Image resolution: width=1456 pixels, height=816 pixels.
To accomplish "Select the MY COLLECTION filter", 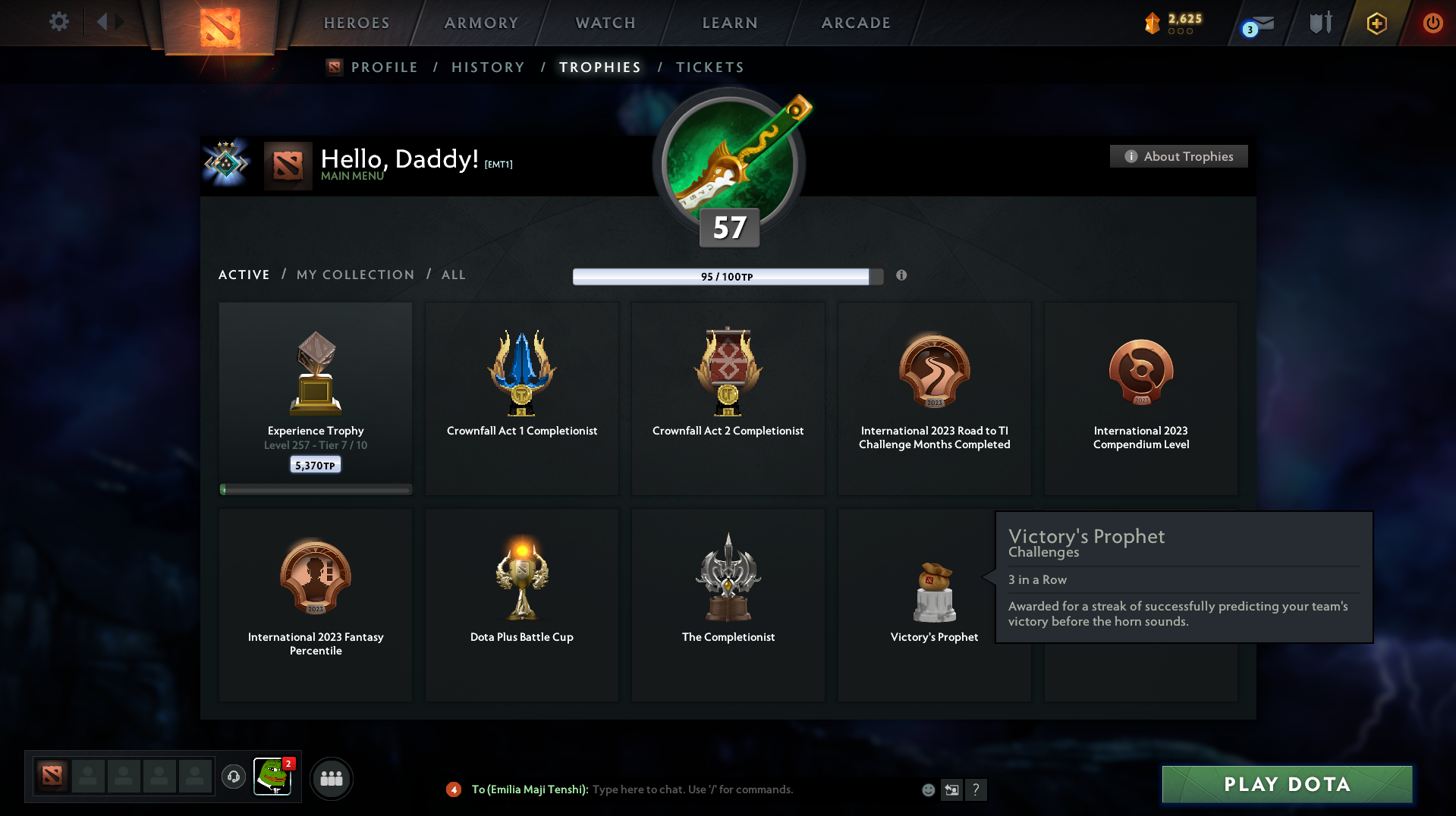I will pos(354,275).
